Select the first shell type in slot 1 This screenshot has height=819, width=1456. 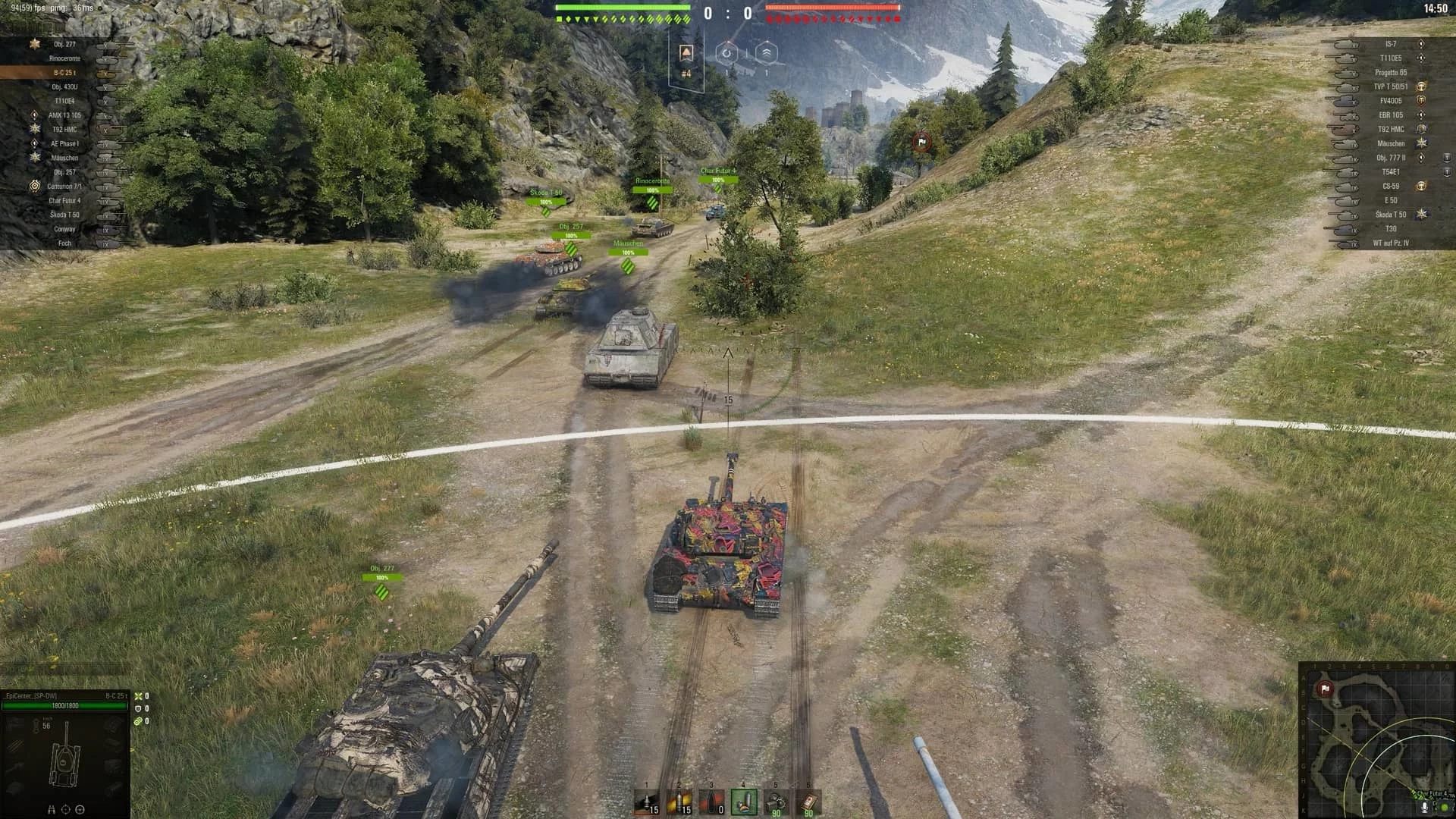[x=647, y=802]
